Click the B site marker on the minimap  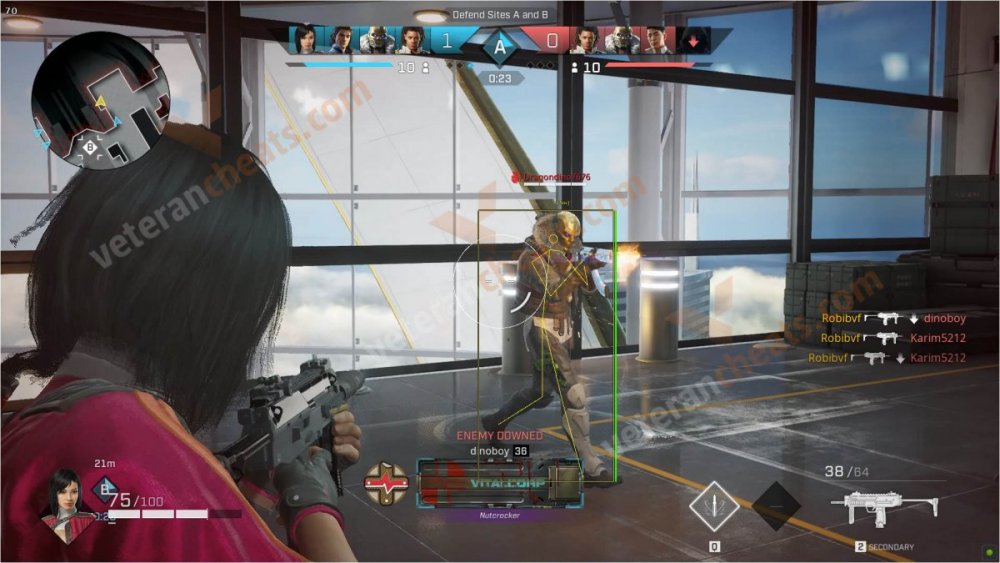click(90, 146)
